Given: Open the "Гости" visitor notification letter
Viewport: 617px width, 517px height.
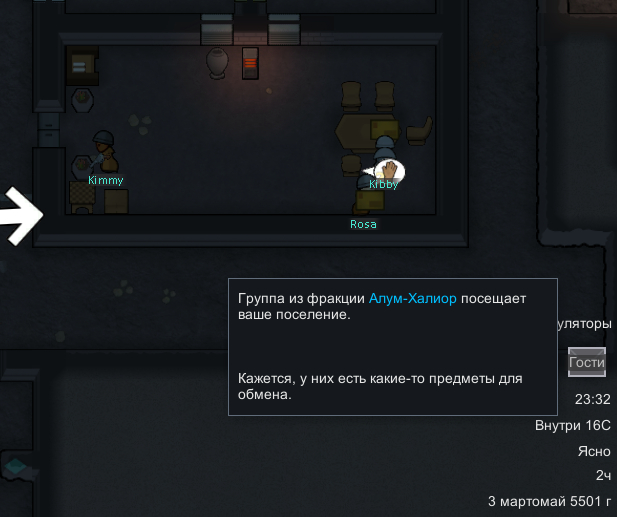Looking at the screenshot, I should tap(587, 362).
